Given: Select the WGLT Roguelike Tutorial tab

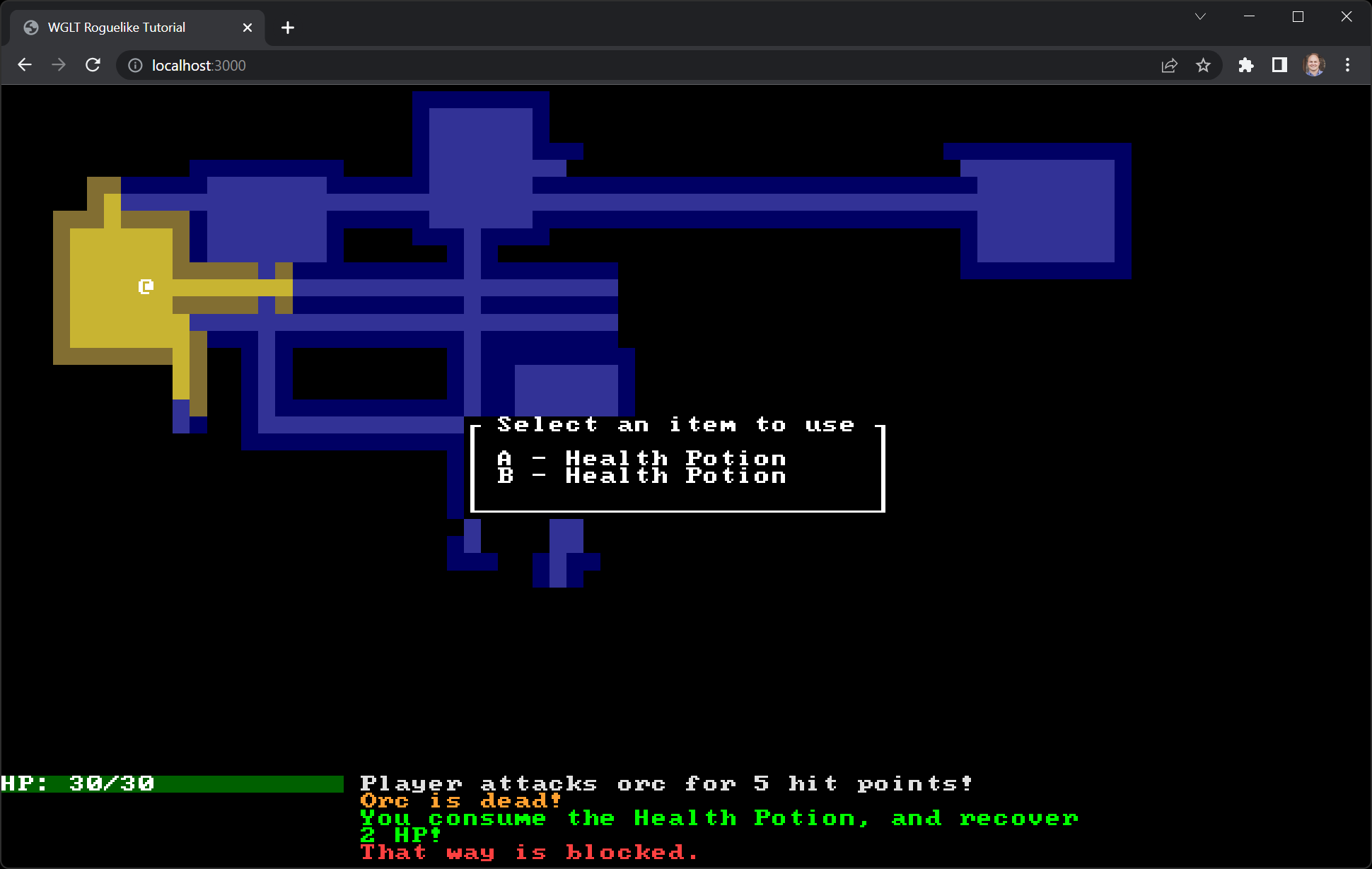Looking at the screenshot, I should click(115, 27).
